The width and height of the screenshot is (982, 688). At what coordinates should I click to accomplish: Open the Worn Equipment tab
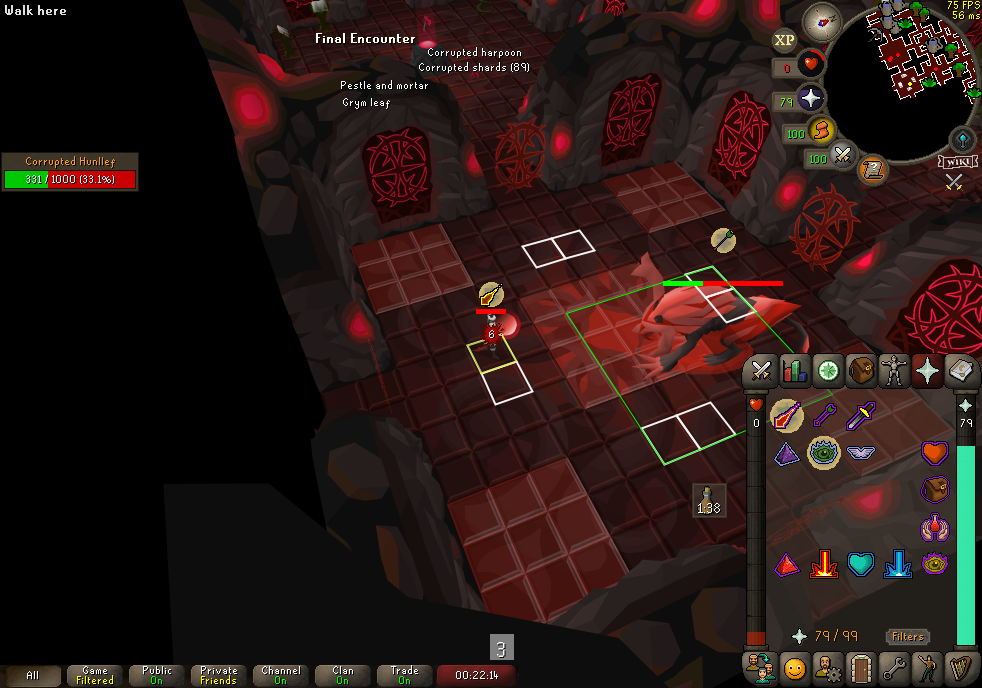[x=893, y=371]
